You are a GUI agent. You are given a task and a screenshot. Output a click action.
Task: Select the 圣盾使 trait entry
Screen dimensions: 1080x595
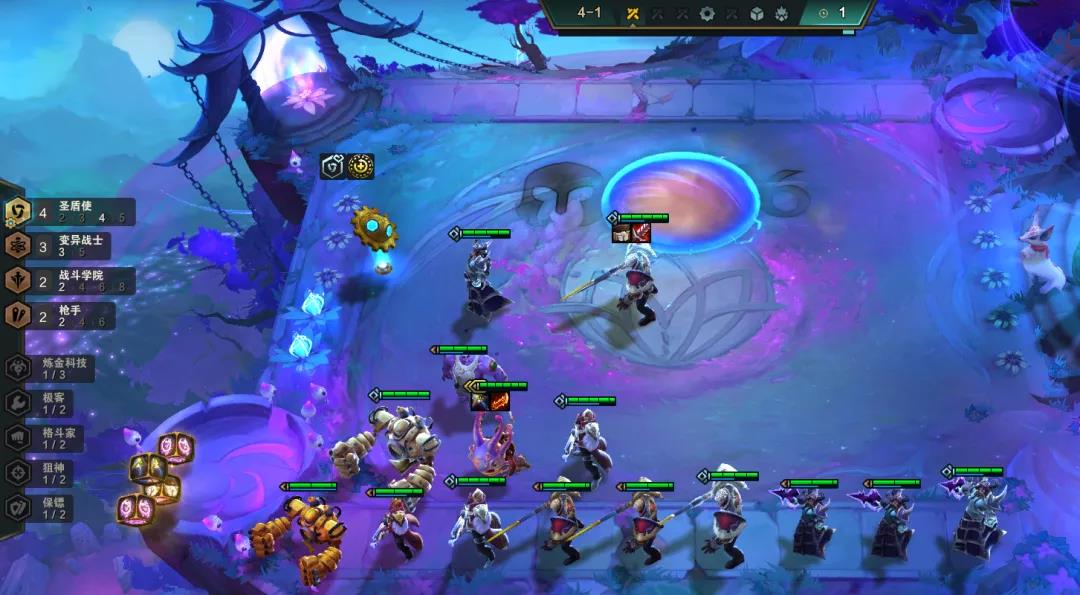tap(68, 212)
